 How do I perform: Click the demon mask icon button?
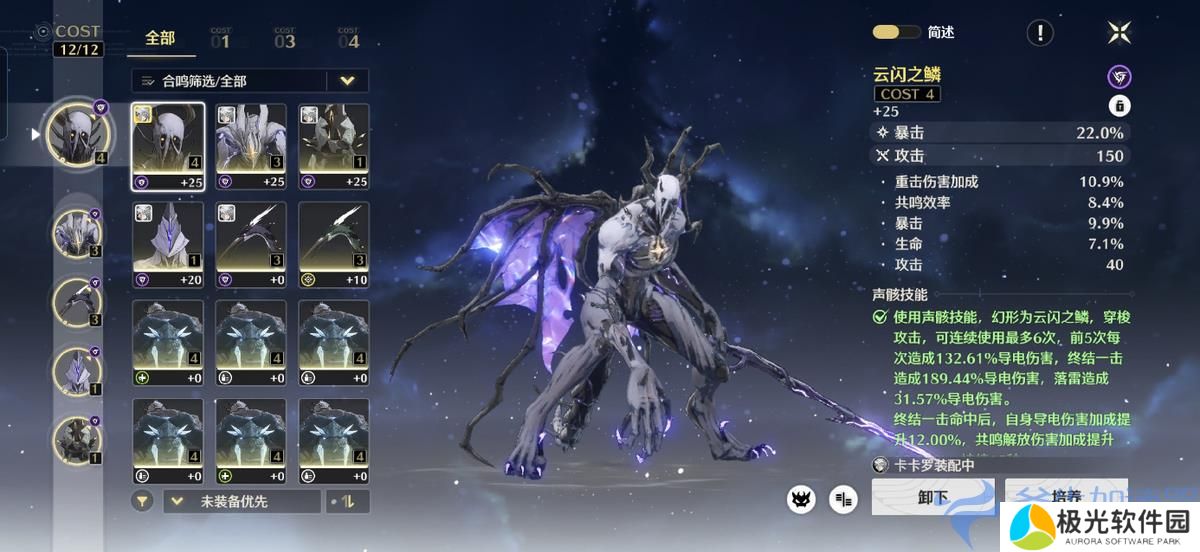coord(801,499)
